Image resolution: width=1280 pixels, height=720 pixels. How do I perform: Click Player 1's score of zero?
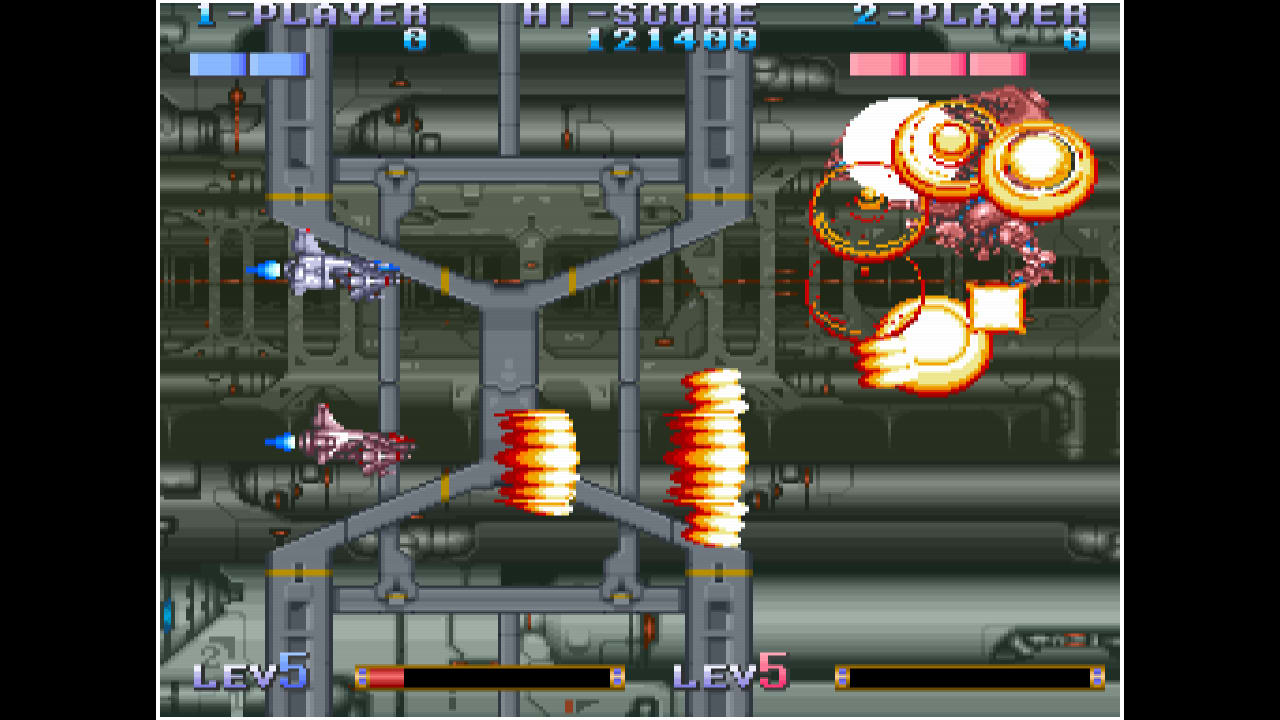(x=416, y=38)
